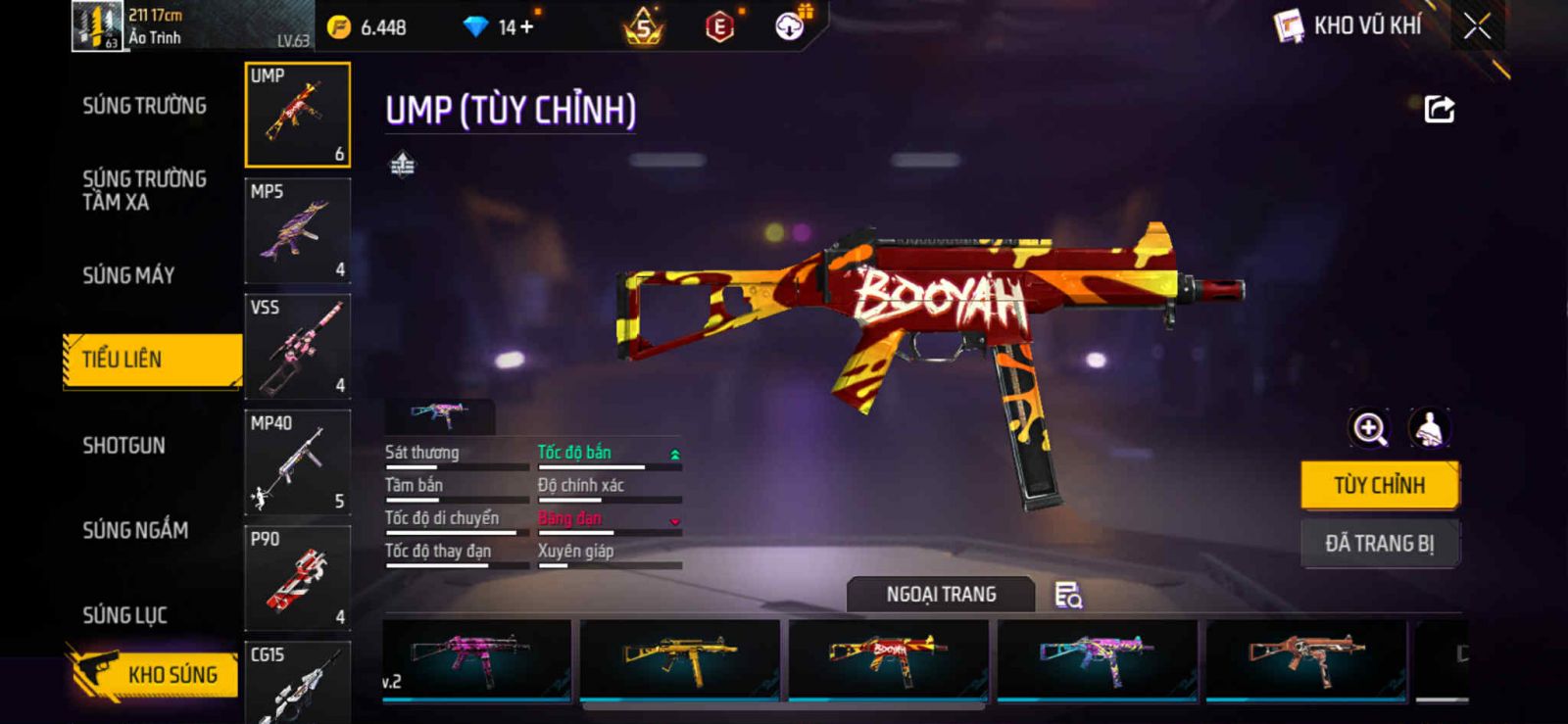
Task: Click the Tùy Chỉnh customize button
Action: (1379, 485)
